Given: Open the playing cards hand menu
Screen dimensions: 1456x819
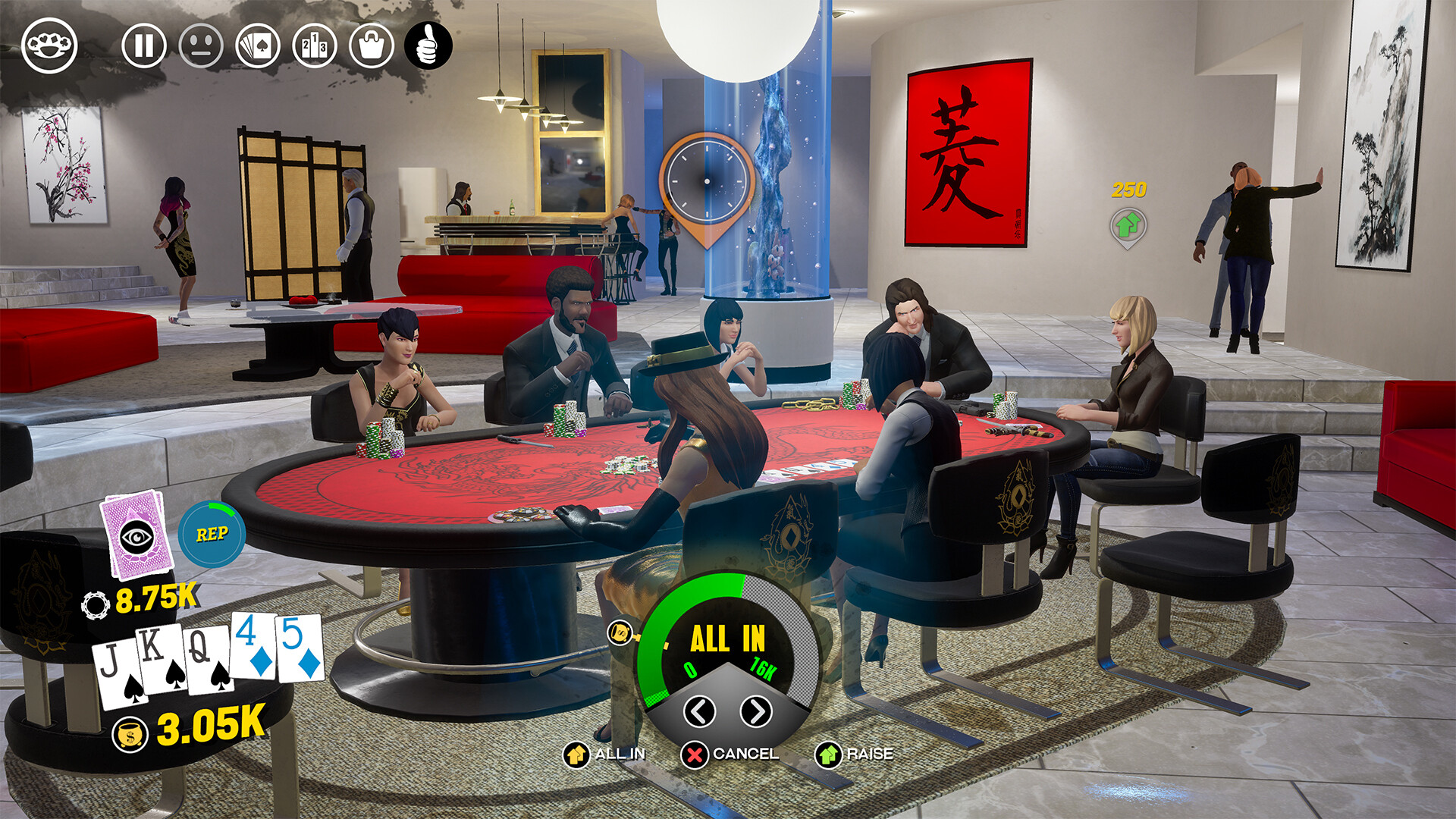Looking at the screenshot, I should pos(258,45).
